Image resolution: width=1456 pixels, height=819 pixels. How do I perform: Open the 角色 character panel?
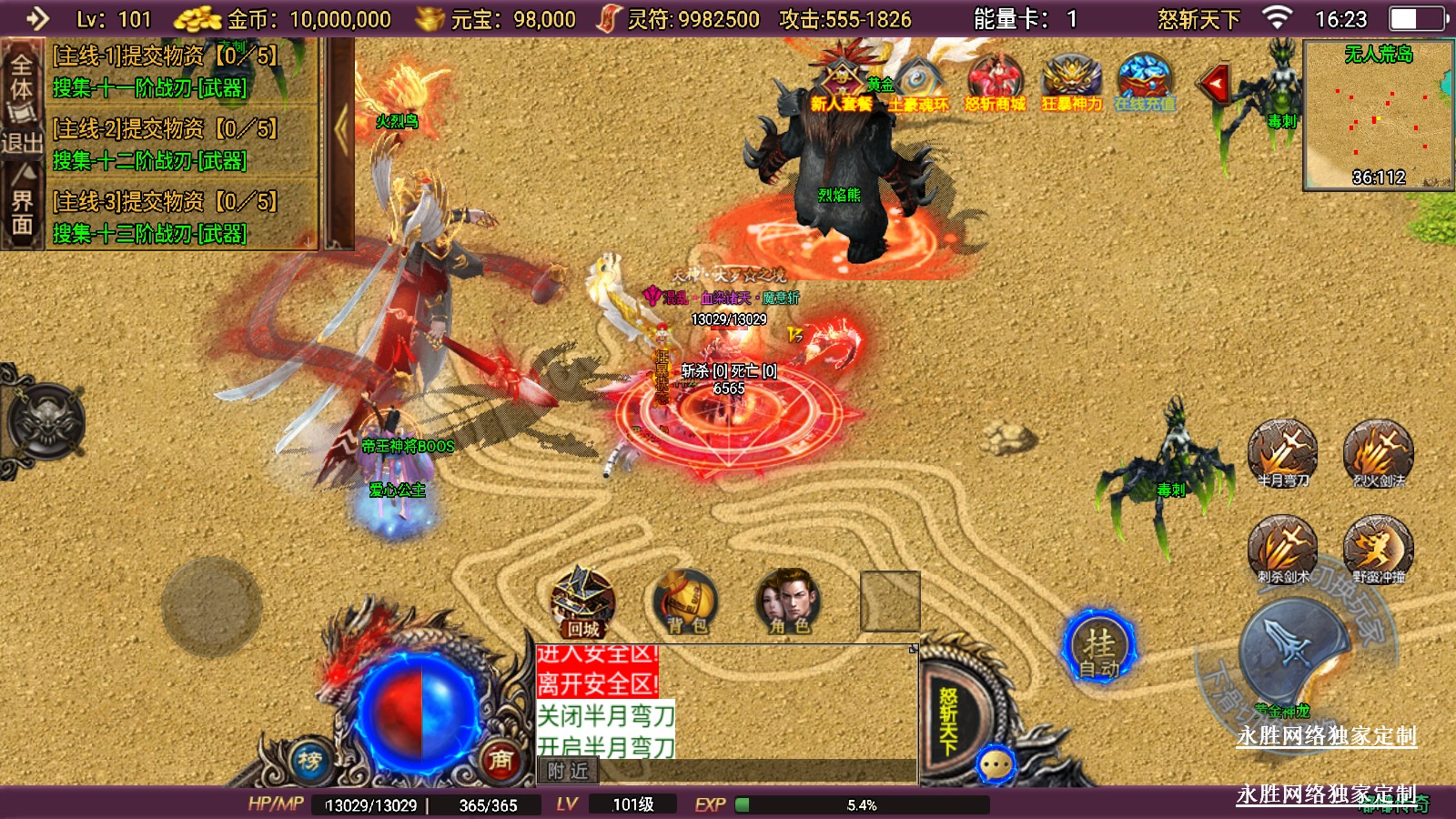pyautogui.click(x=788, y=602)
